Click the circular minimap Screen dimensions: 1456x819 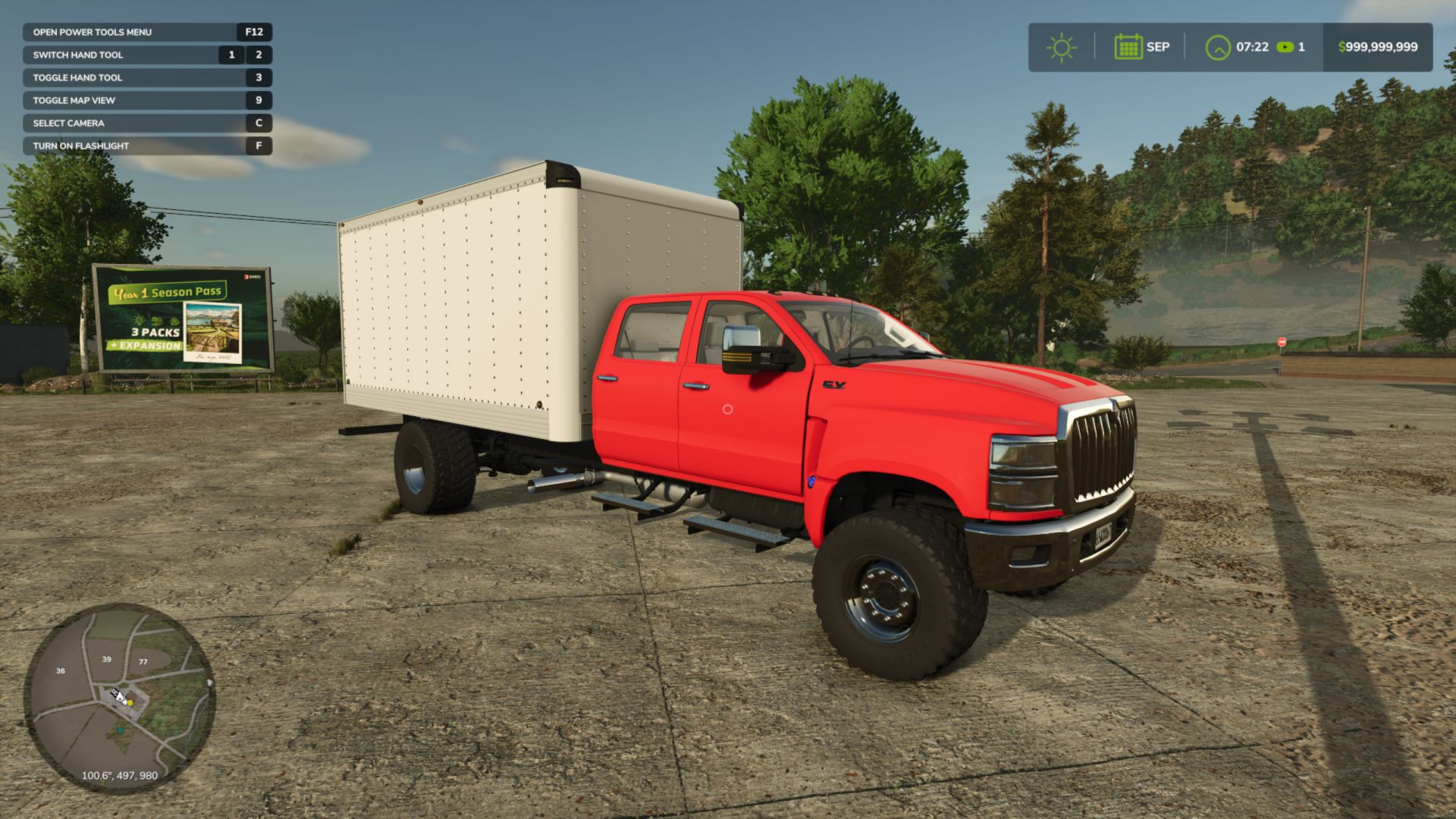(x=119, y=698)
